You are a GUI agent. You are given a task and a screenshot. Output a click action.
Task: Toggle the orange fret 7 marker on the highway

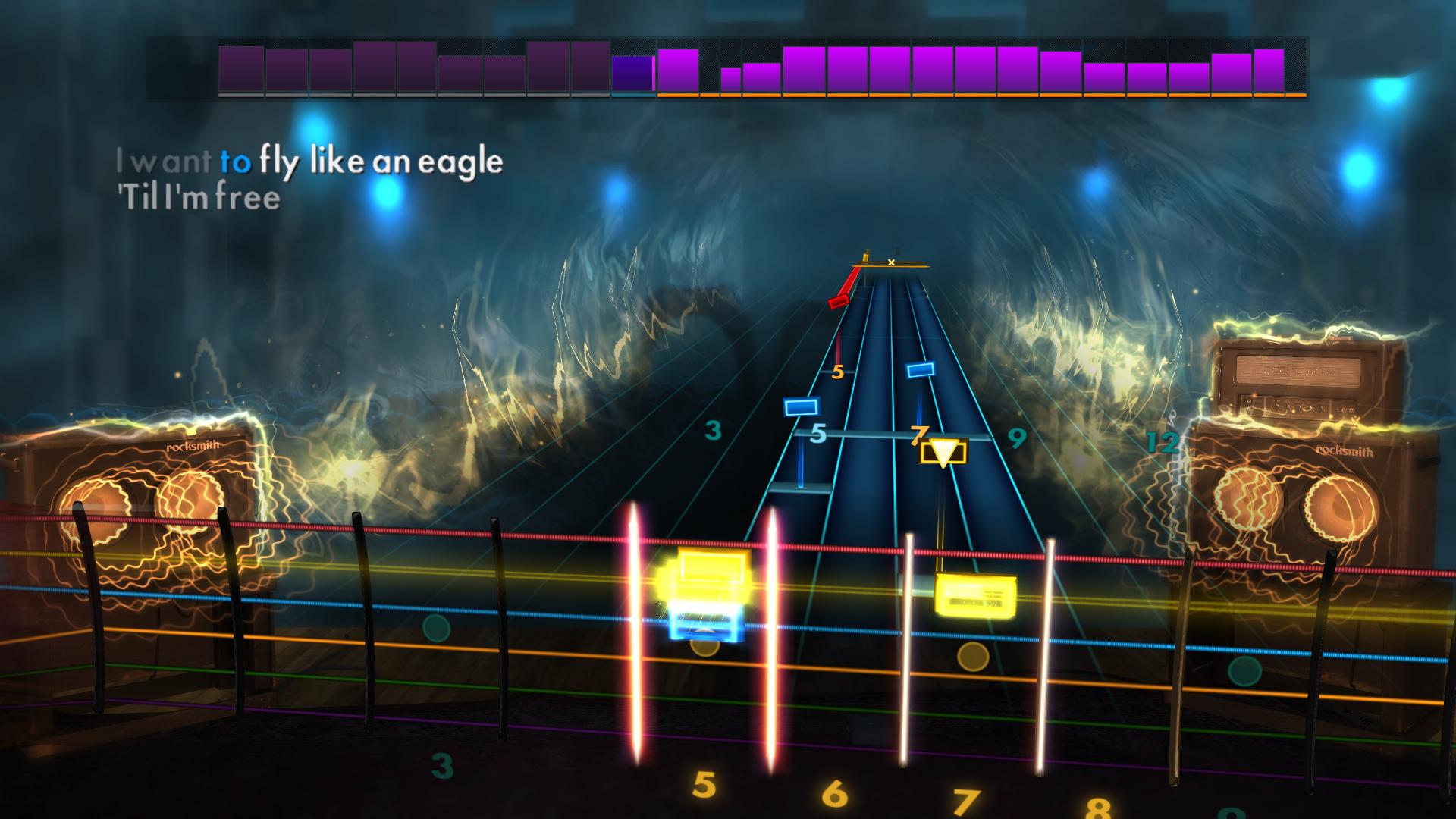point(920,435)
